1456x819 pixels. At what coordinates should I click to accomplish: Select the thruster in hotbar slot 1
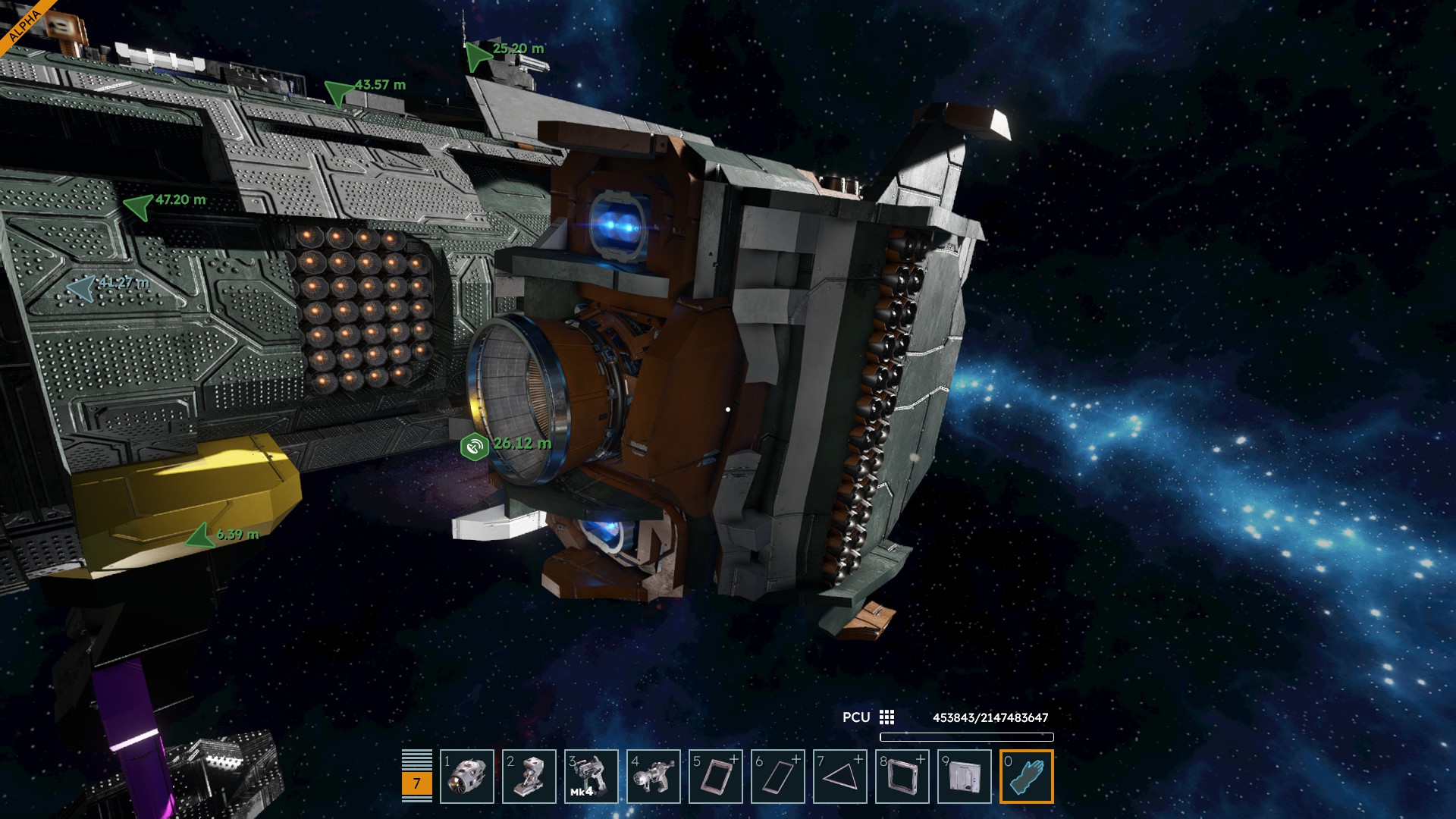467,777
